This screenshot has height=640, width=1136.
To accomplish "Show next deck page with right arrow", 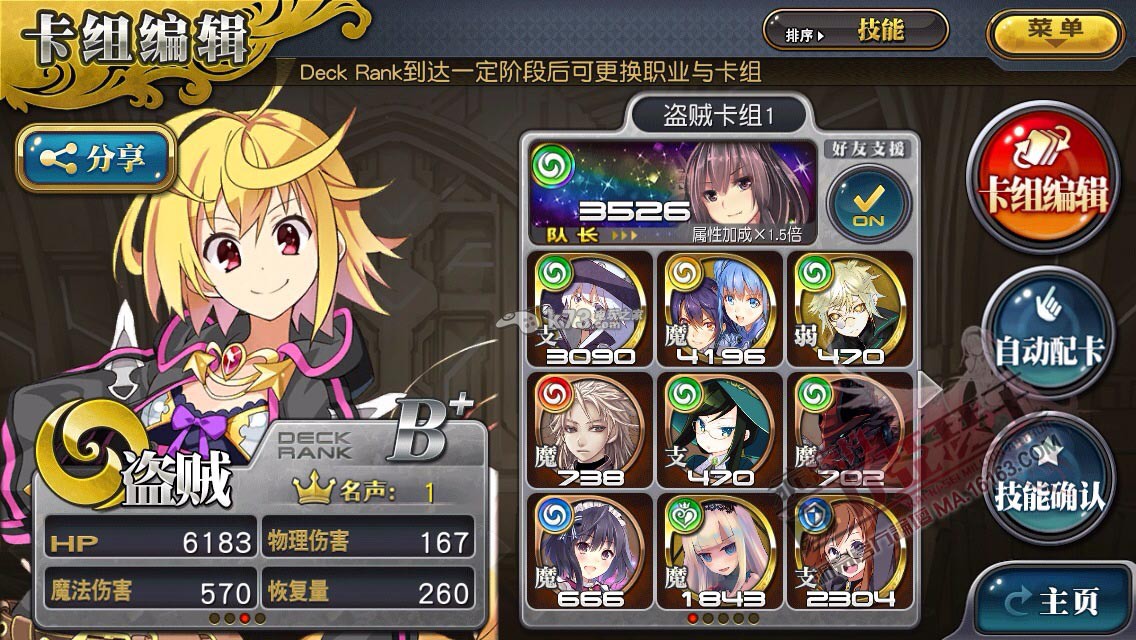I will 930,390.
